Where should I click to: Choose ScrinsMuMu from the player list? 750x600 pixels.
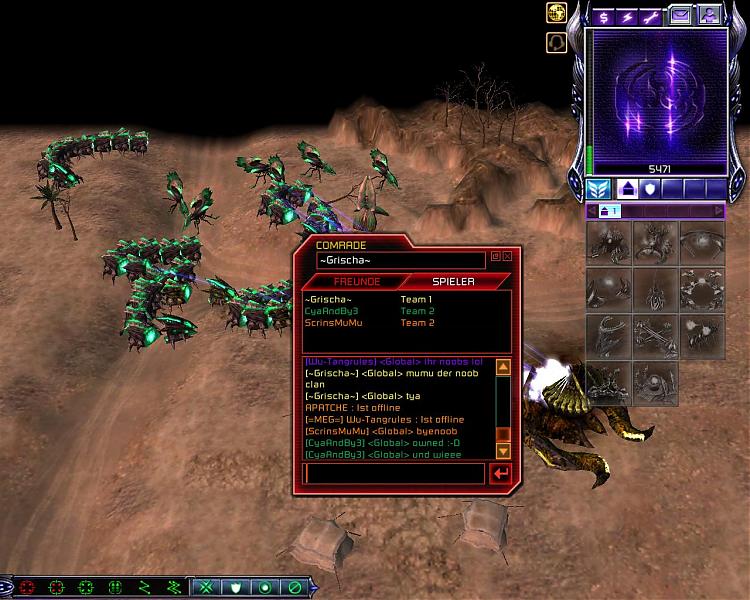point(334,323)
